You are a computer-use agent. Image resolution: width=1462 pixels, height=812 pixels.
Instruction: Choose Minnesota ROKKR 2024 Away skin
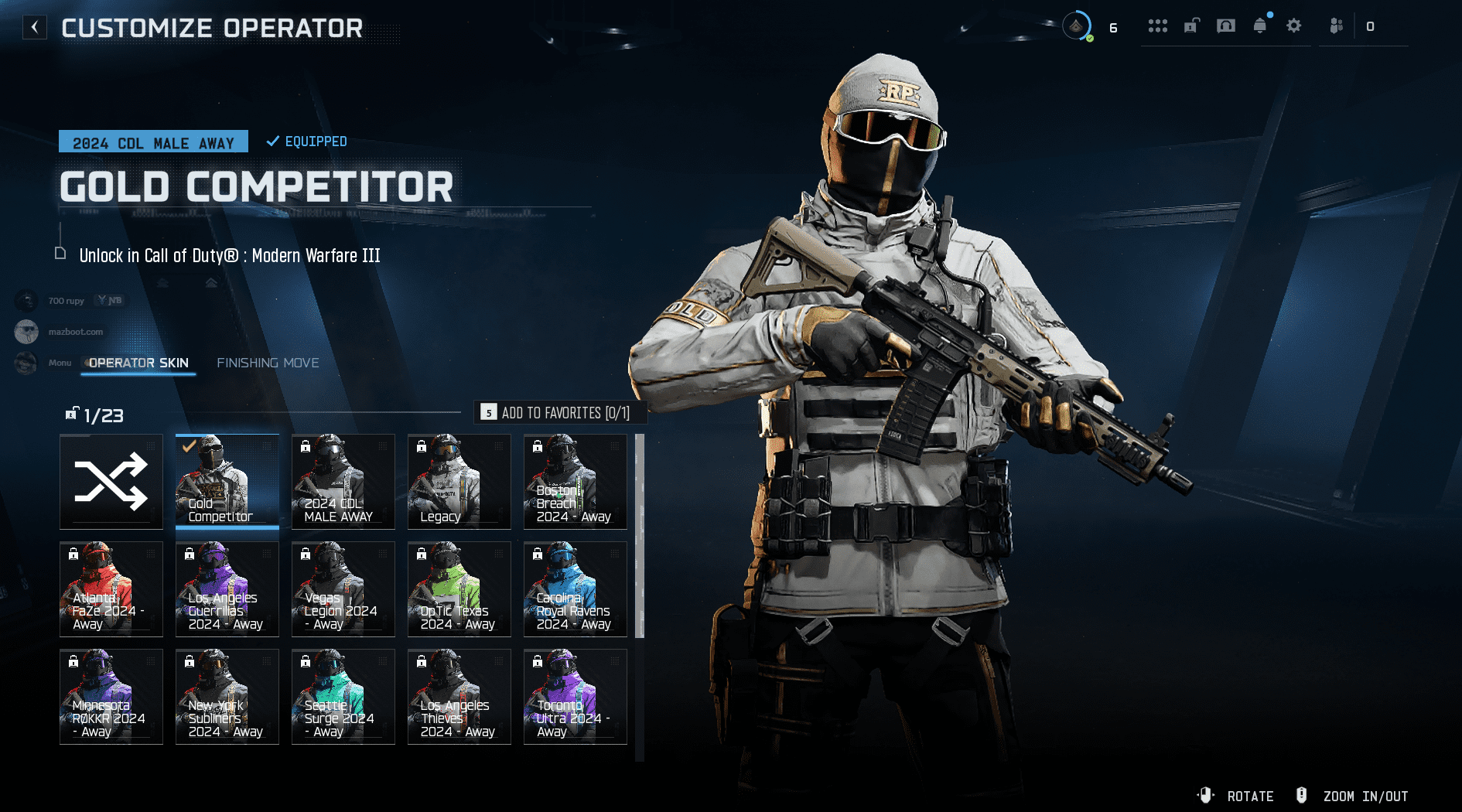pyautogui.click(x=111, y=697)
